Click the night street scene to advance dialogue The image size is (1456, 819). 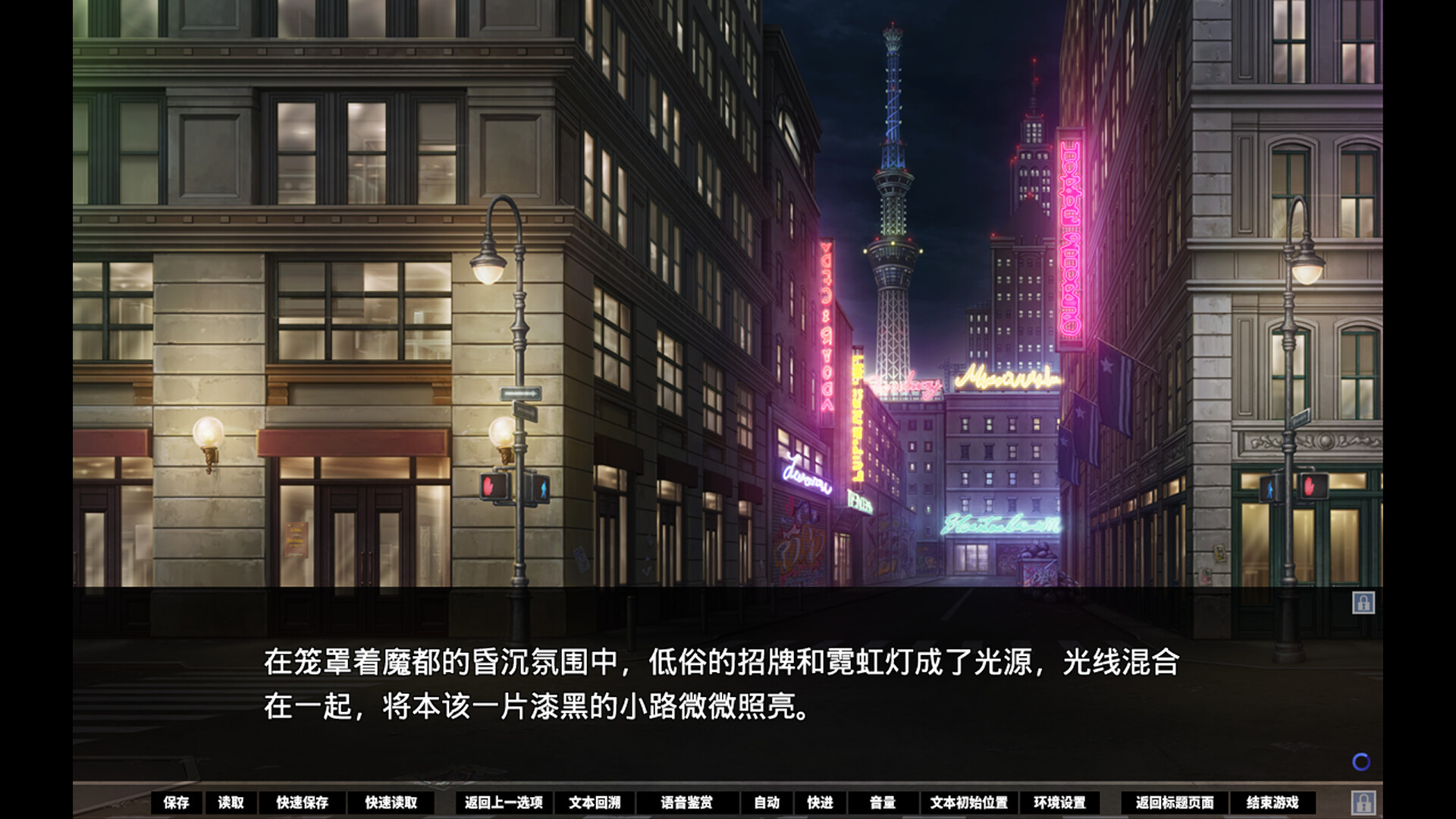point(728,303)
